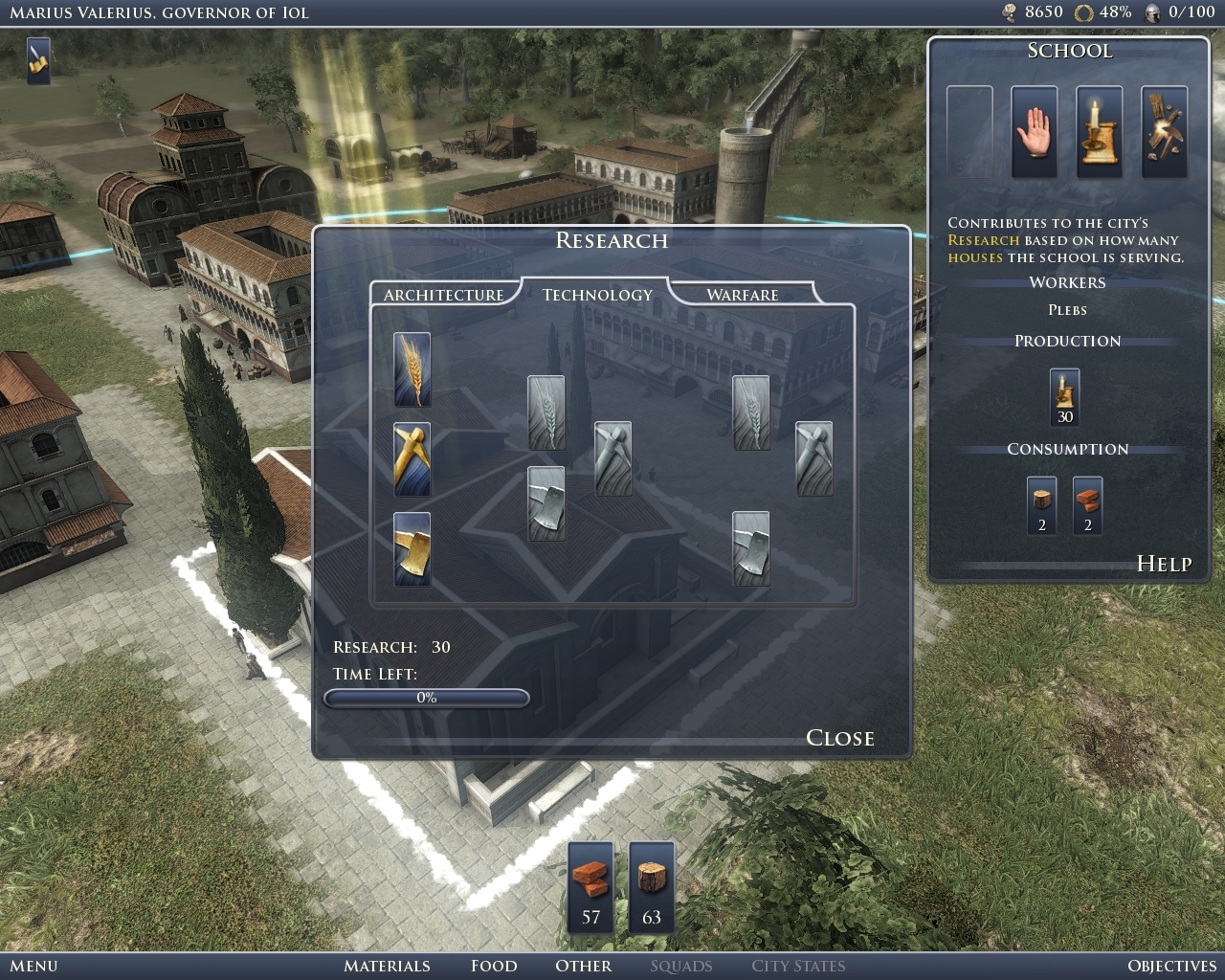Open the Help for School

[x=1164, y=564]
